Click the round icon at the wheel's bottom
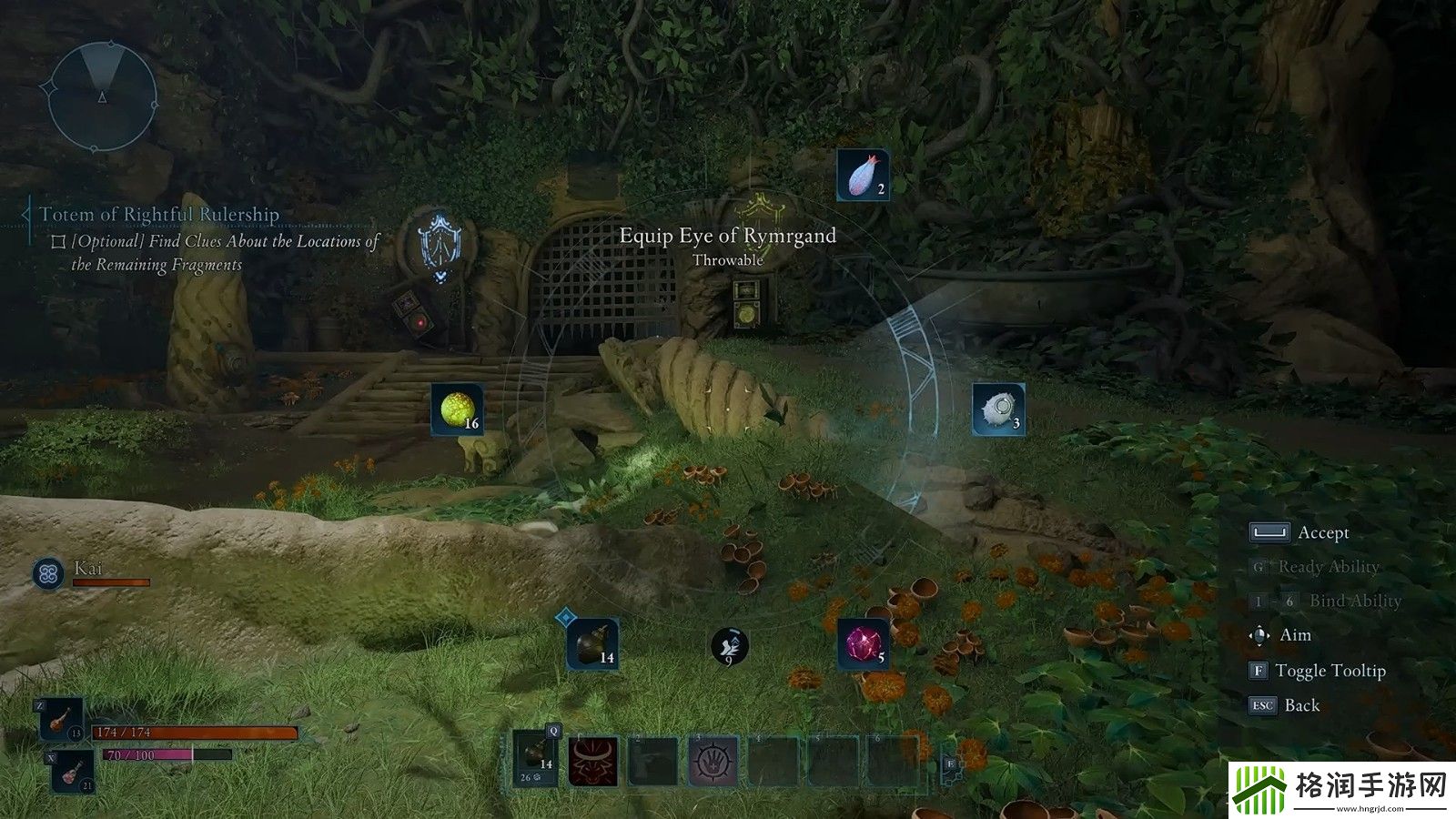This screenshot has width=1456, height=819. point(728,646)
